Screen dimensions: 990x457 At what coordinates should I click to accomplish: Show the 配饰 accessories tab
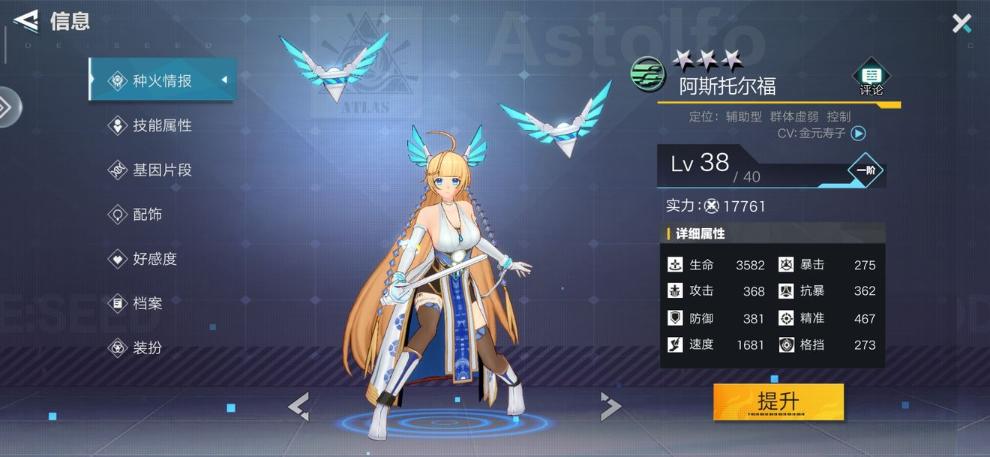click(x=148, y=214)
